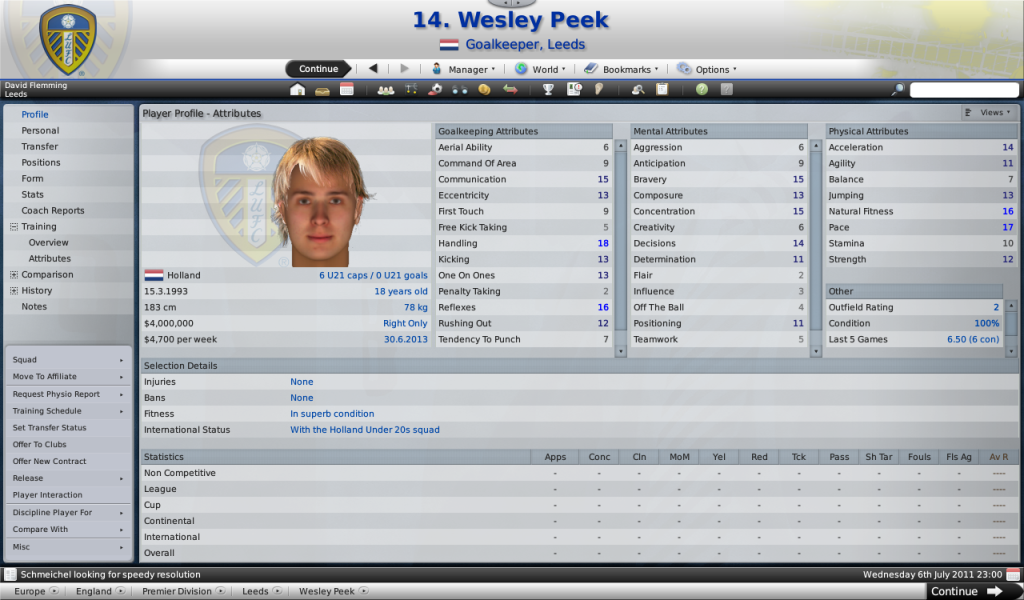Open the Stats section
This screenshot has height=600, width=1024.
click(32, 195)
